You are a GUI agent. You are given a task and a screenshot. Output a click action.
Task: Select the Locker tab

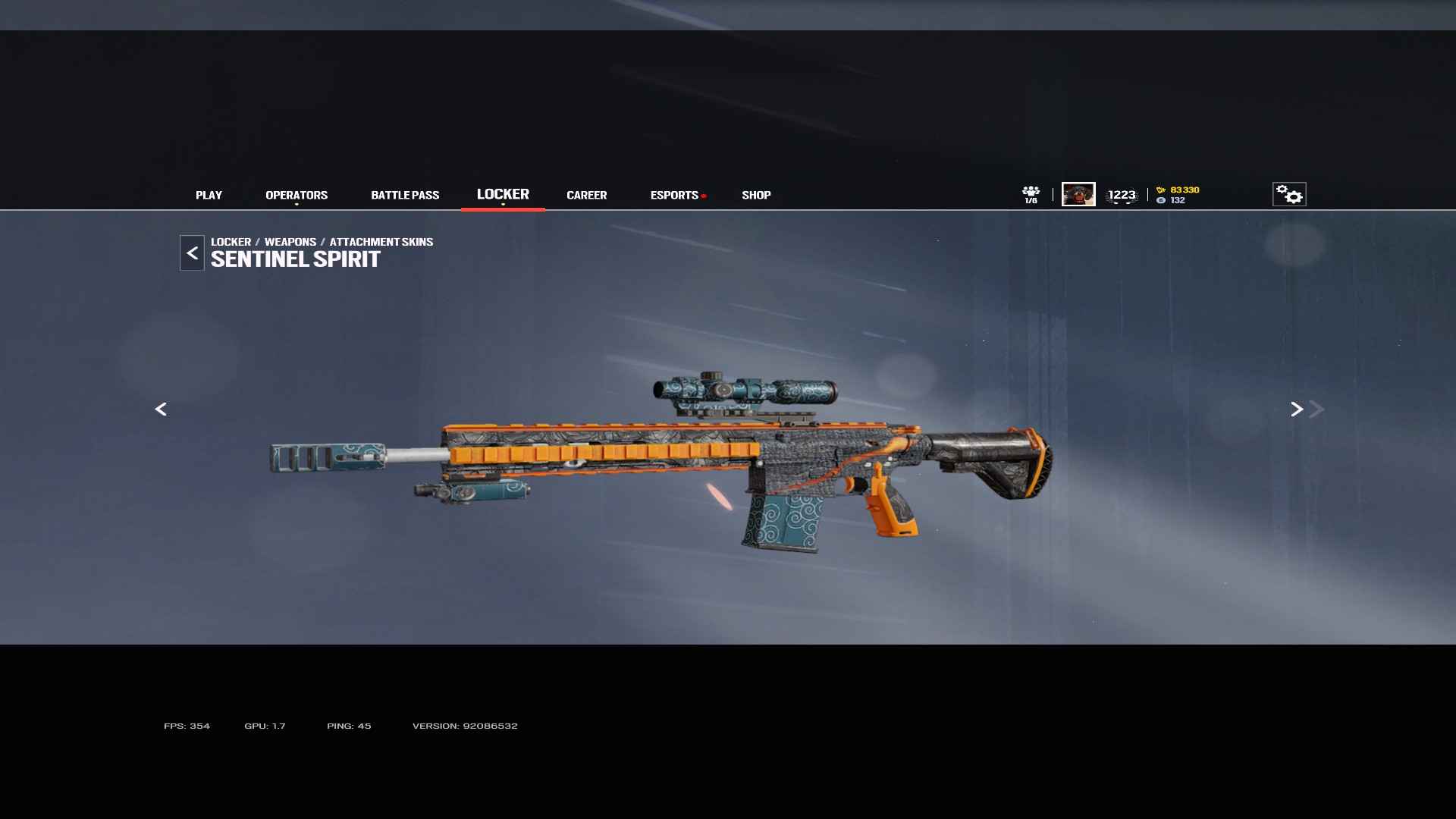coord(503,194)
